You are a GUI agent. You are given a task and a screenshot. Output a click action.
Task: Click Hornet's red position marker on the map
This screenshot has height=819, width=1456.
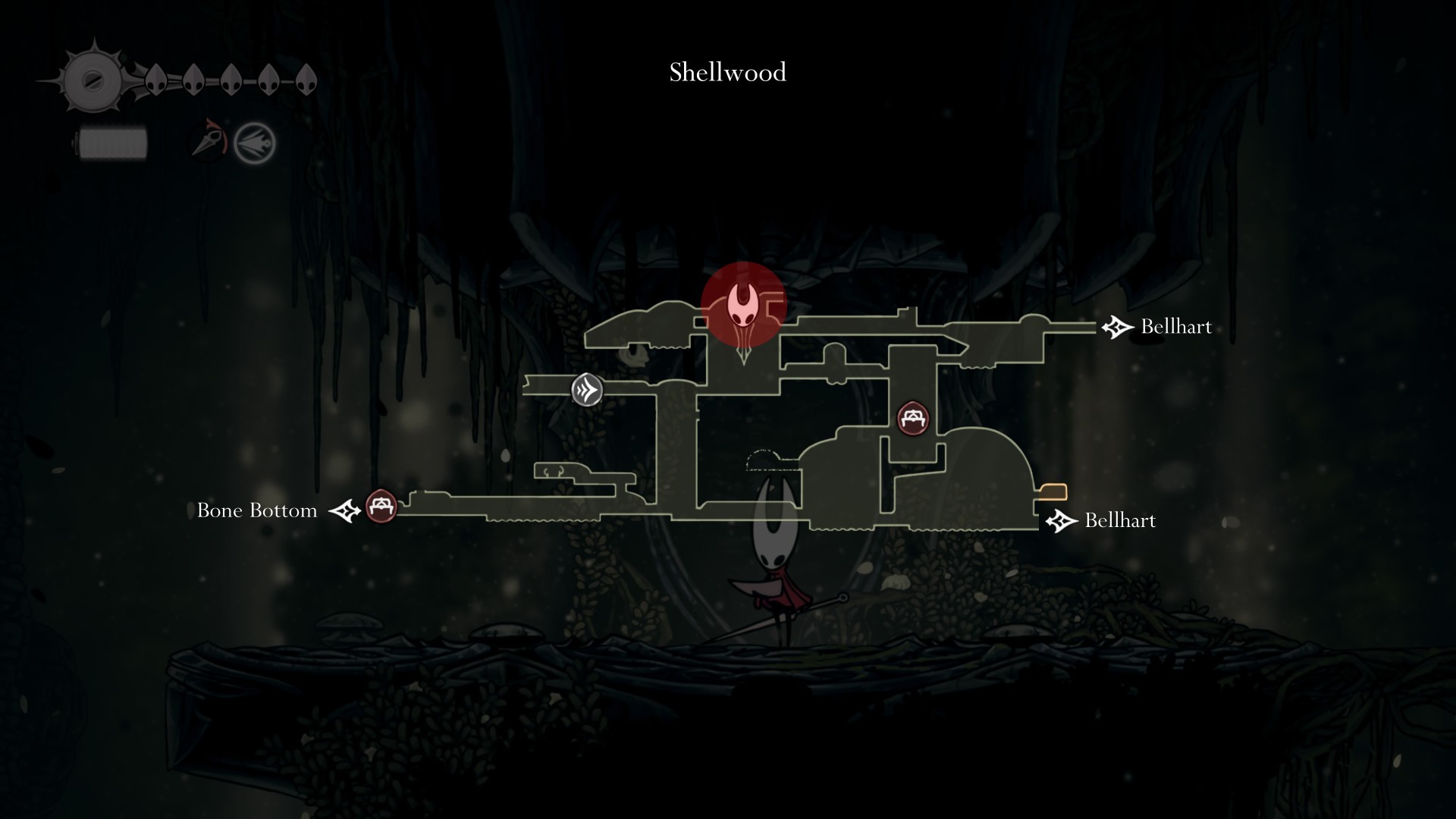click(743, 305)
